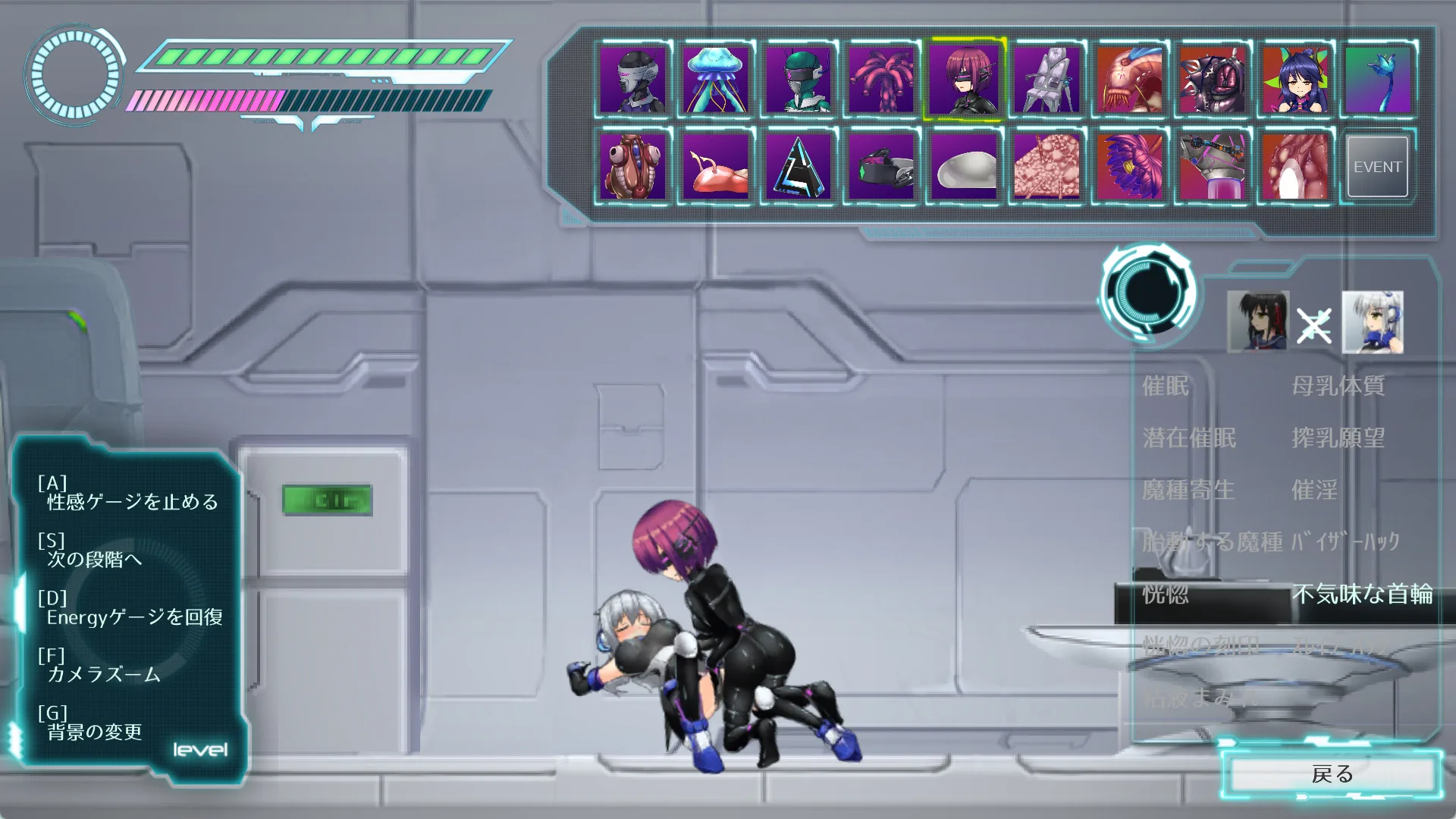
Task: Pick the blue-haired girl thumbnail
Action: pos(1295,80)
